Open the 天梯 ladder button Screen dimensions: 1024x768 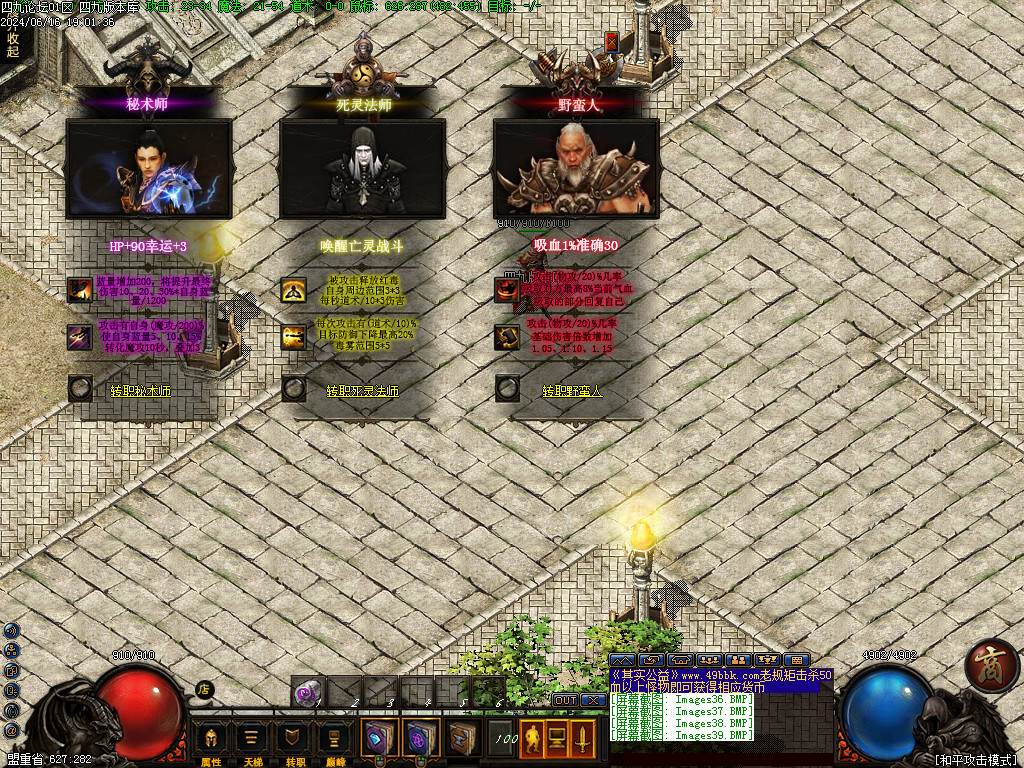pos(252,739)
